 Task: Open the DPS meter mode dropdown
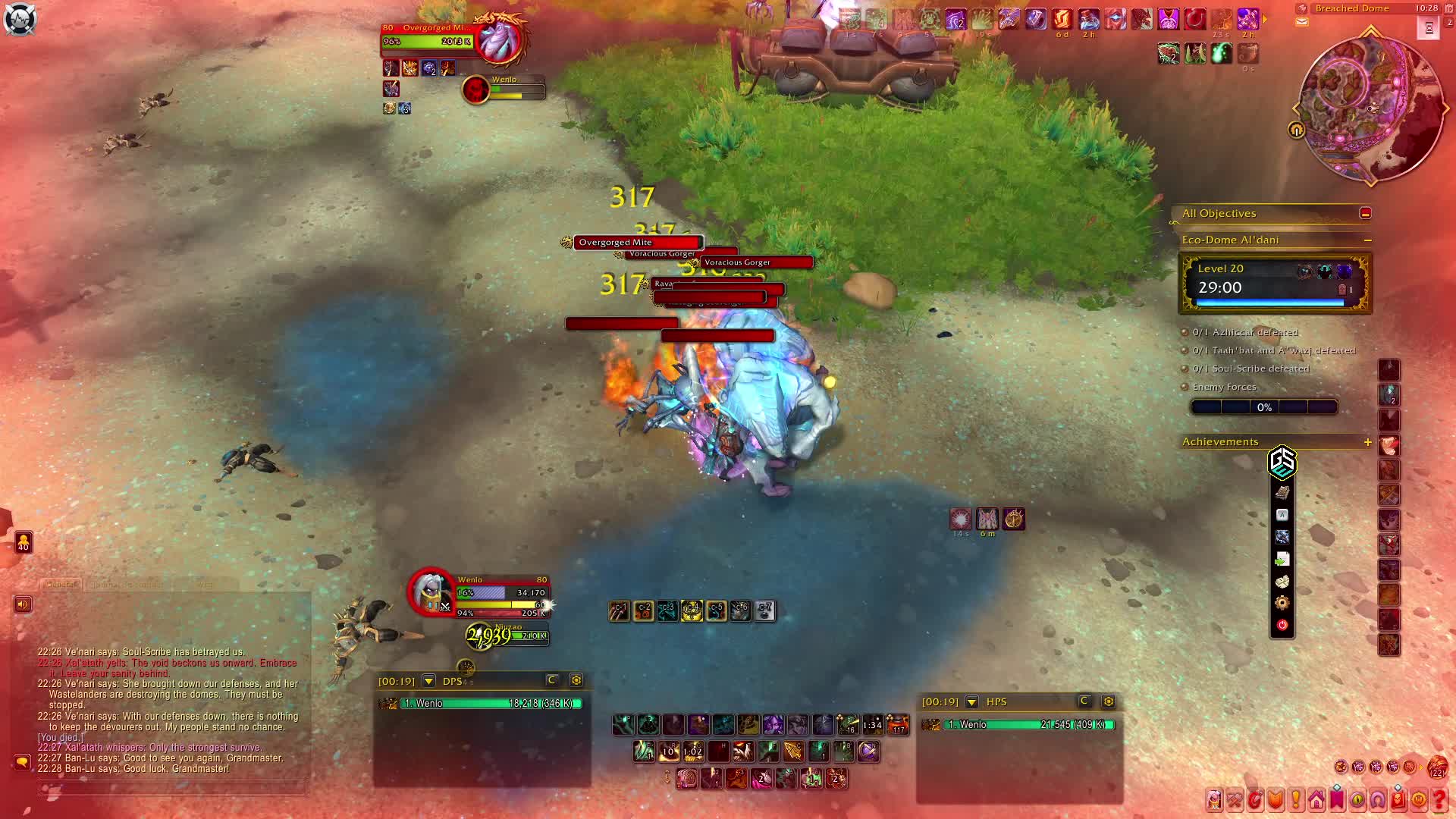click(428, 681)
